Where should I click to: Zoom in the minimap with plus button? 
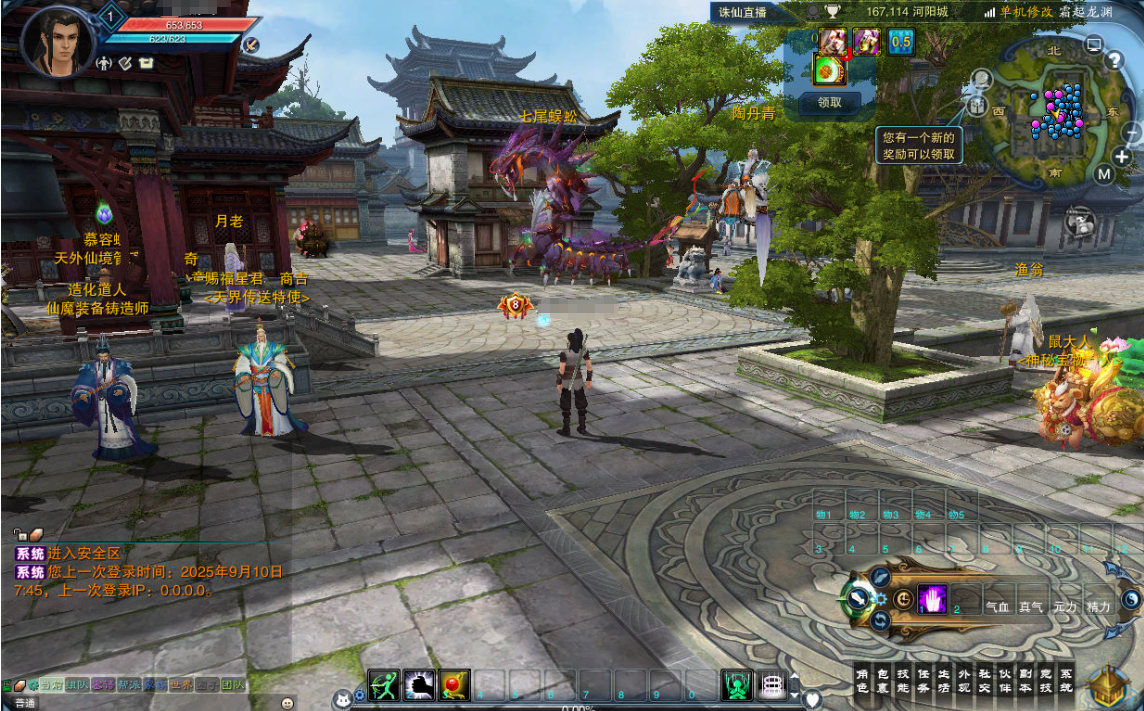1121,157
